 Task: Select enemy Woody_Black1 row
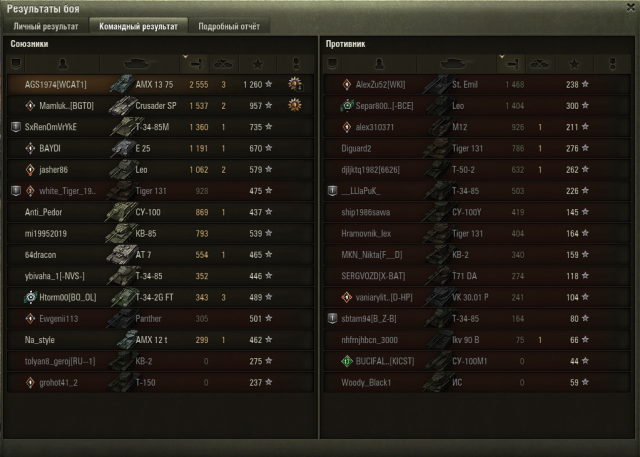tap(476, 382)
